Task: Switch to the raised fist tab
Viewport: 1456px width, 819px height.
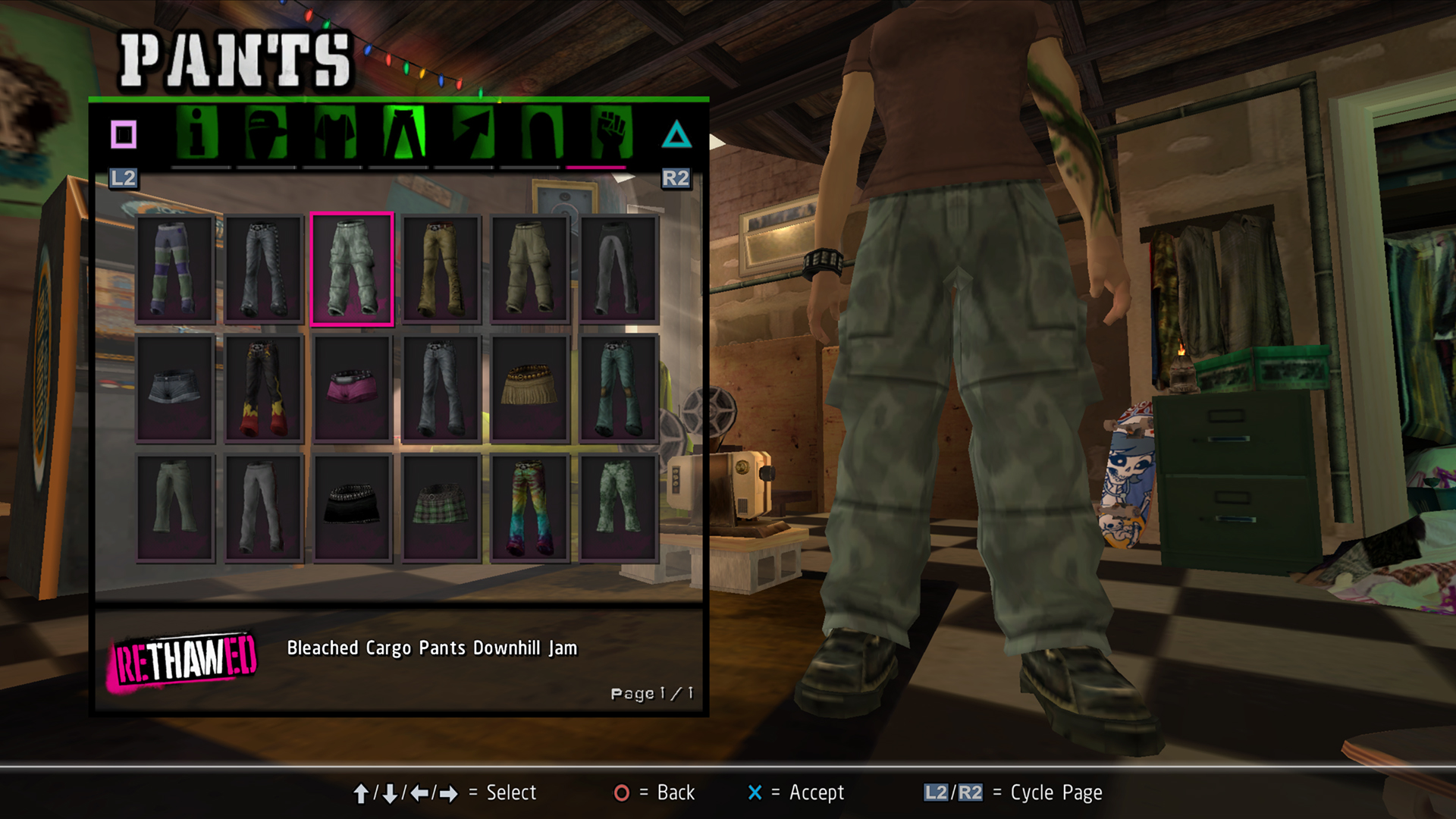Action: [611, 133]
